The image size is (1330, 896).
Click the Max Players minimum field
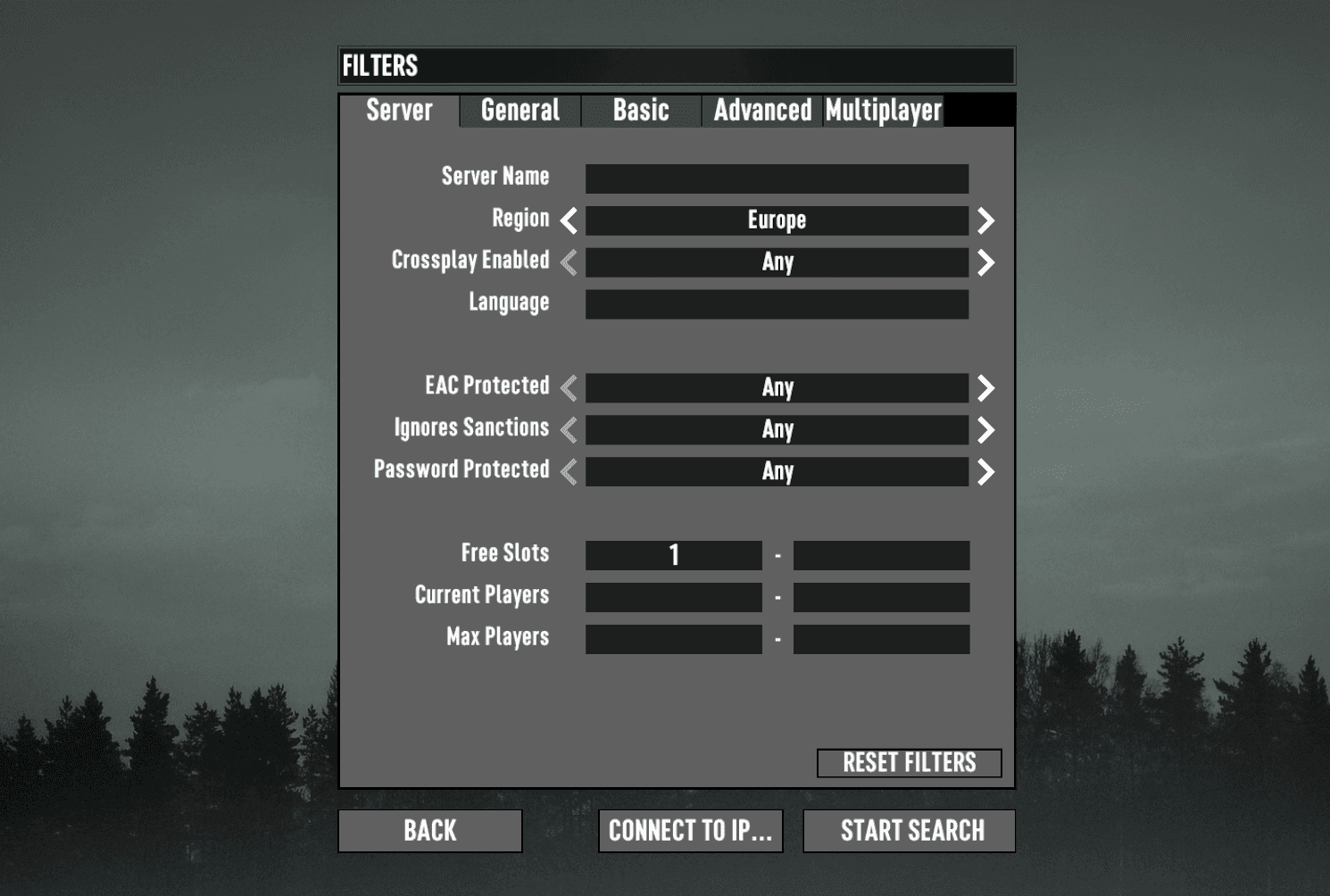(x=673, y=638)
